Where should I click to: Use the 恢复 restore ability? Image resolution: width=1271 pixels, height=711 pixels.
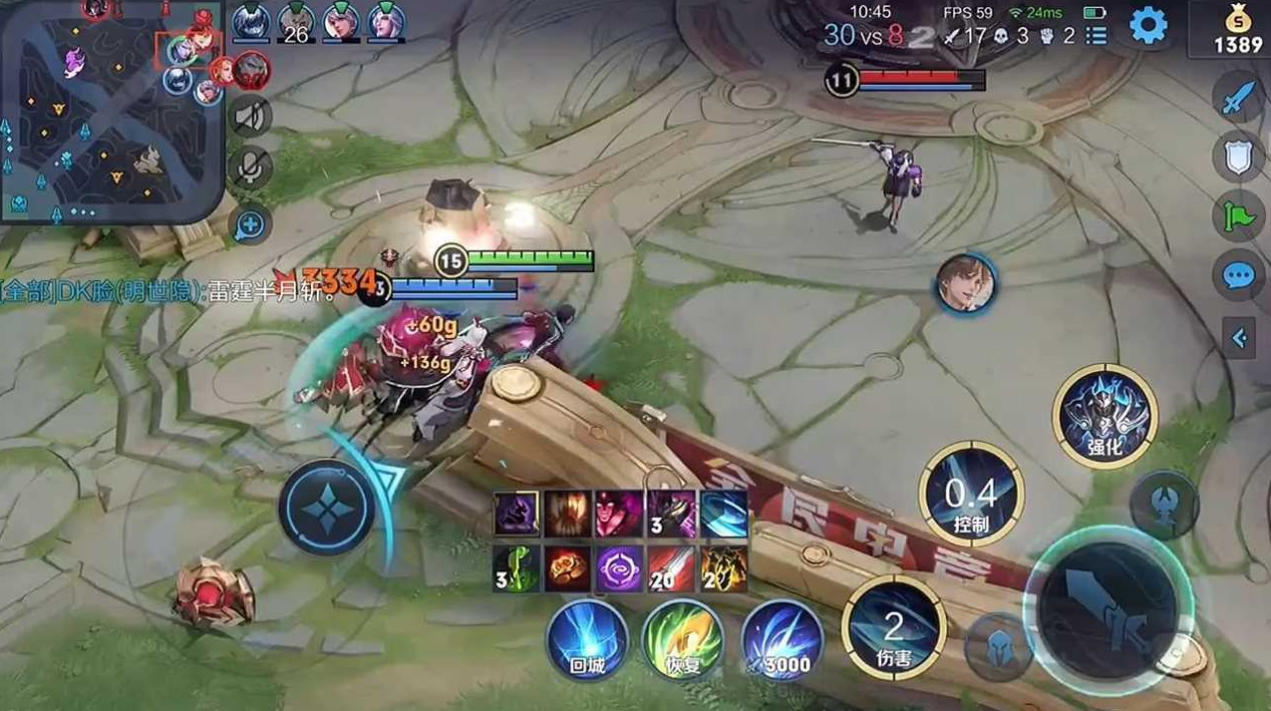tap(683, 639)
